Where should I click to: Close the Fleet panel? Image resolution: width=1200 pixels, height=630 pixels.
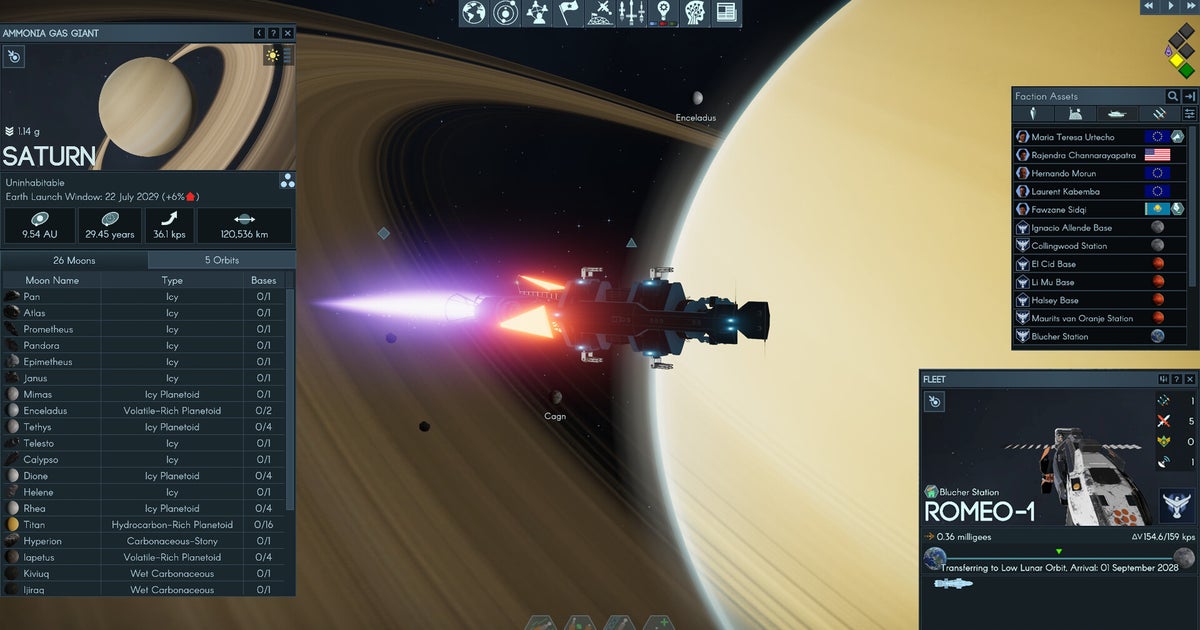click(1189, 379)
